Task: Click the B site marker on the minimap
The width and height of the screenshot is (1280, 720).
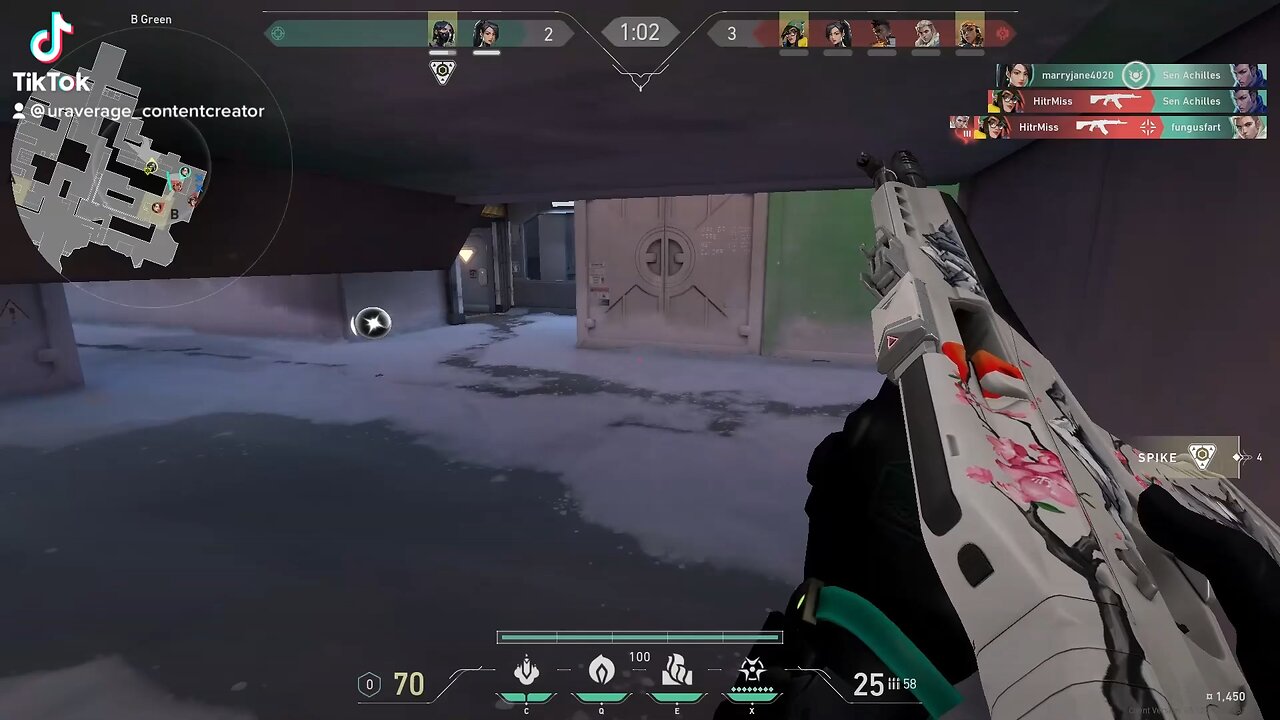Action: (x=174, y=214)
